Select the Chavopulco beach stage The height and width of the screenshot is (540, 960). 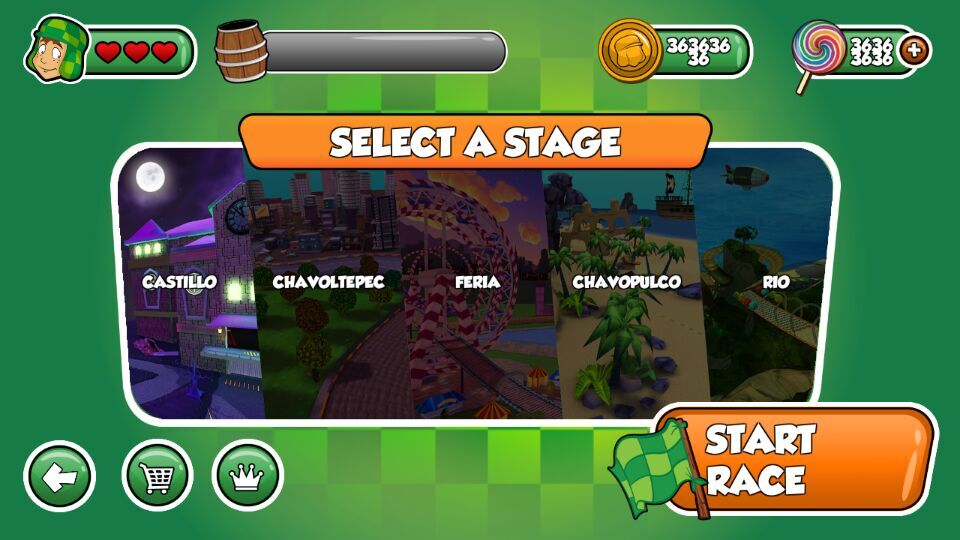(625, 290)
